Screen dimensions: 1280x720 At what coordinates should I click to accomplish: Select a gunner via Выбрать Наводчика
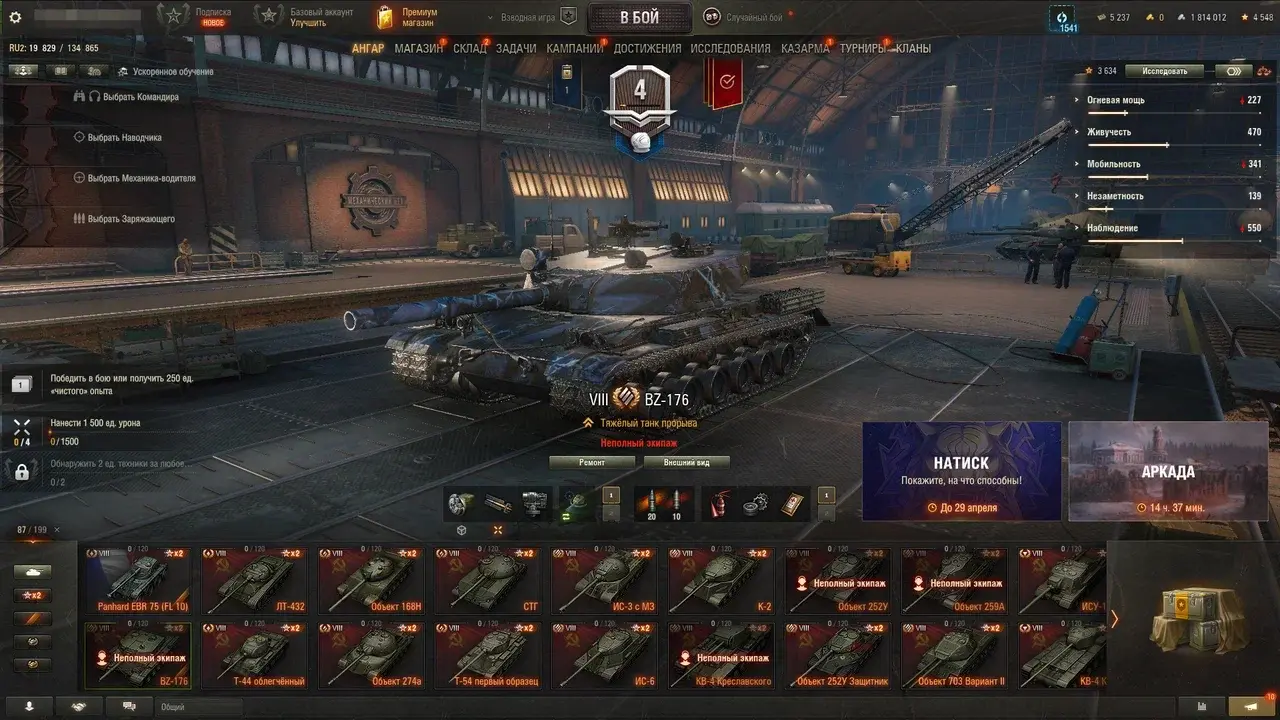click(x=124, y=137)
